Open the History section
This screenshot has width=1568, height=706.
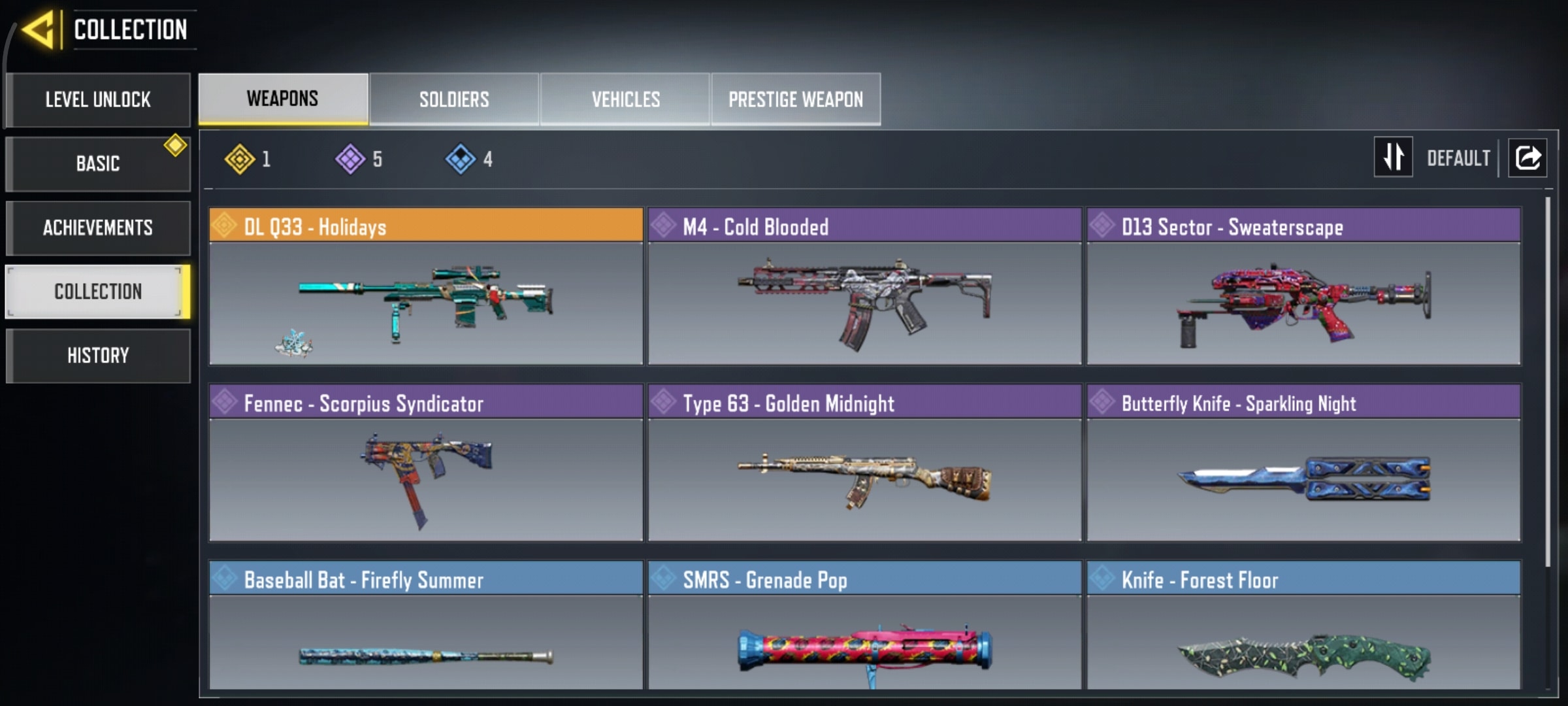point(98,356)
